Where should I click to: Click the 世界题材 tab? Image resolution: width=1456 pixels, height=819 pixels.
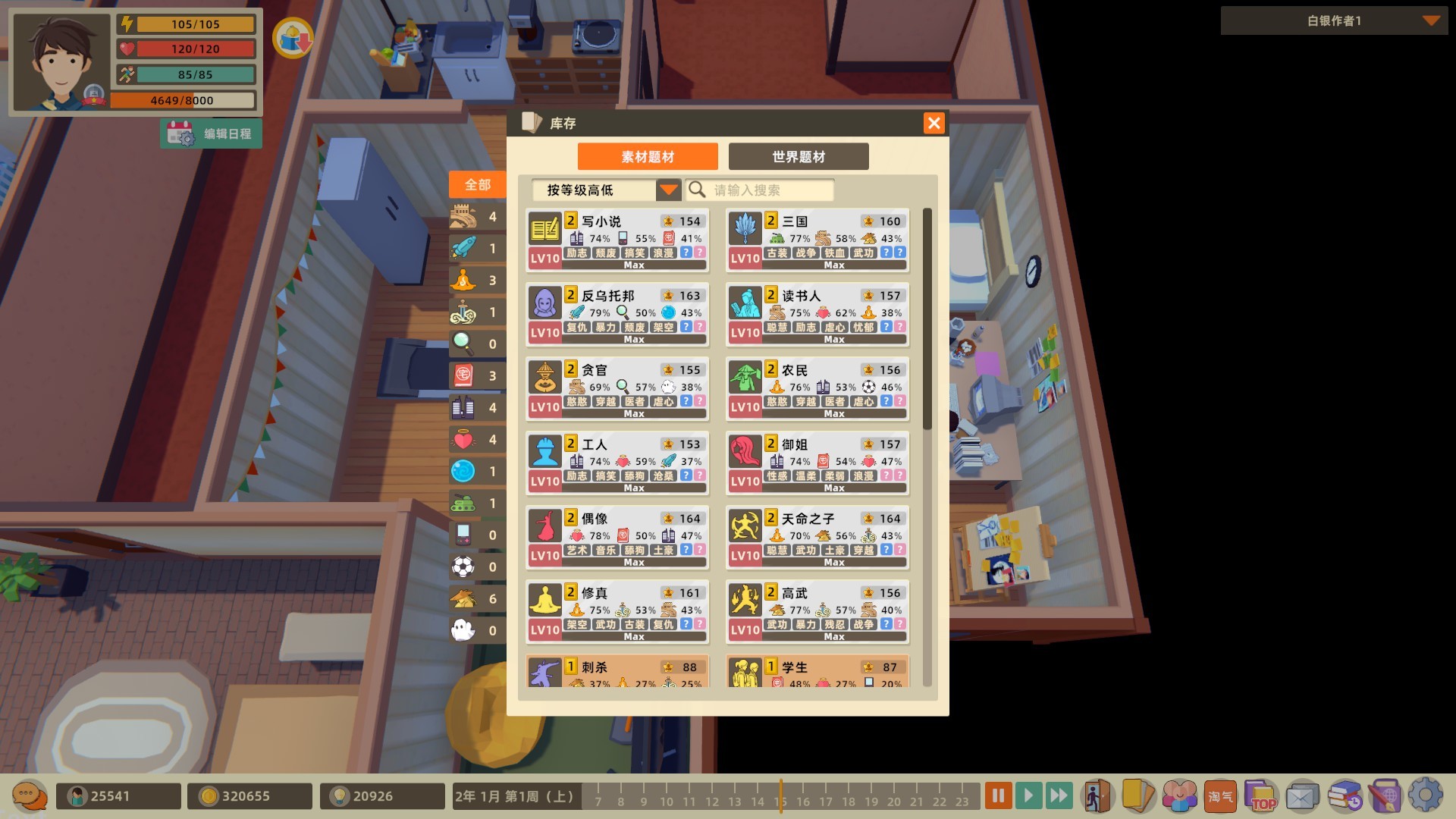798,156
